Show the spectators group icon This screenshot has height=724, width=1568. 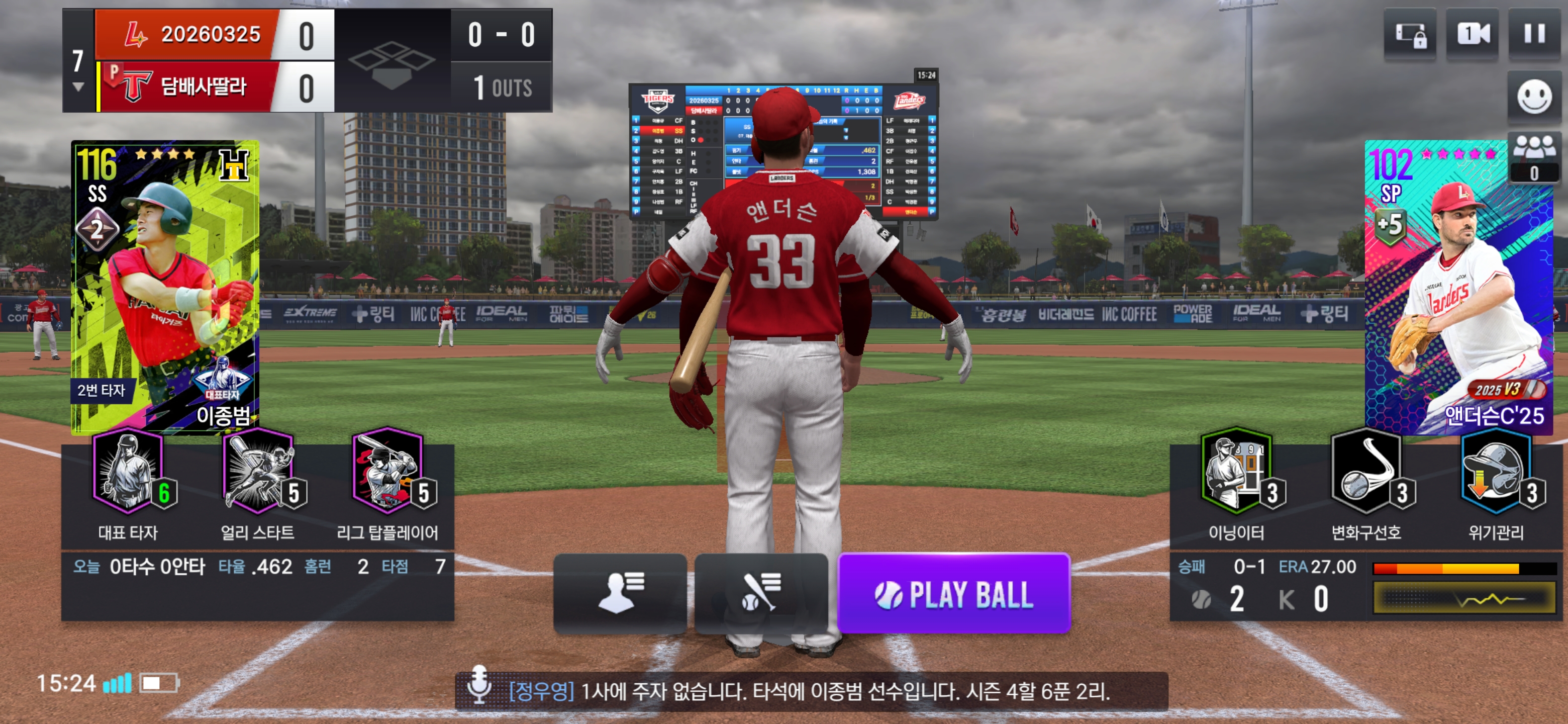pos(1534,156)
